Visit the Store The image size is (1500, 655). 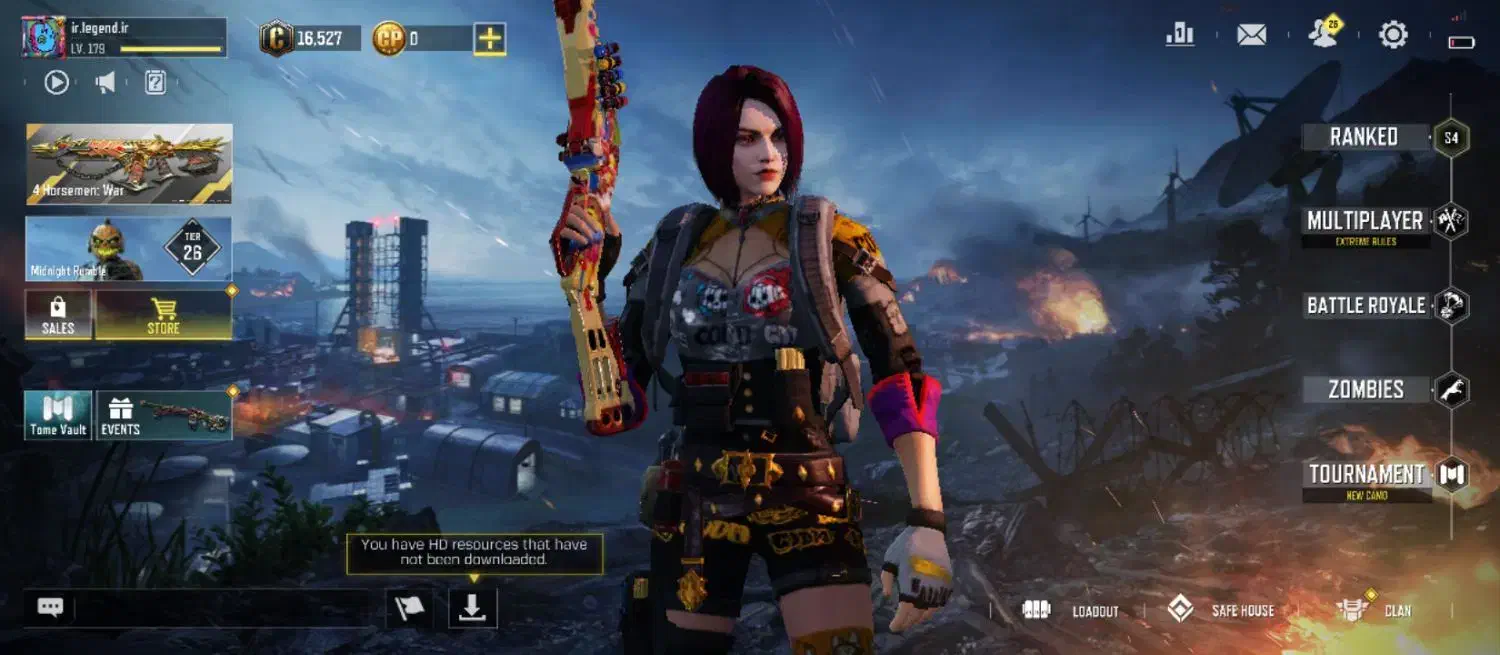click(x=164, y=314)
